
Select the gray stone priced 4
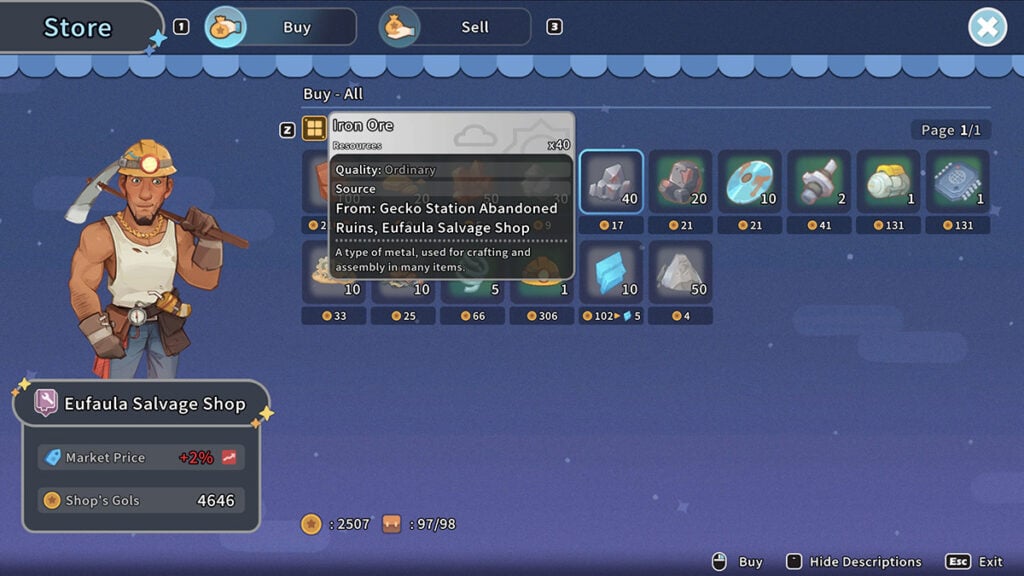(x=680, y=272)
